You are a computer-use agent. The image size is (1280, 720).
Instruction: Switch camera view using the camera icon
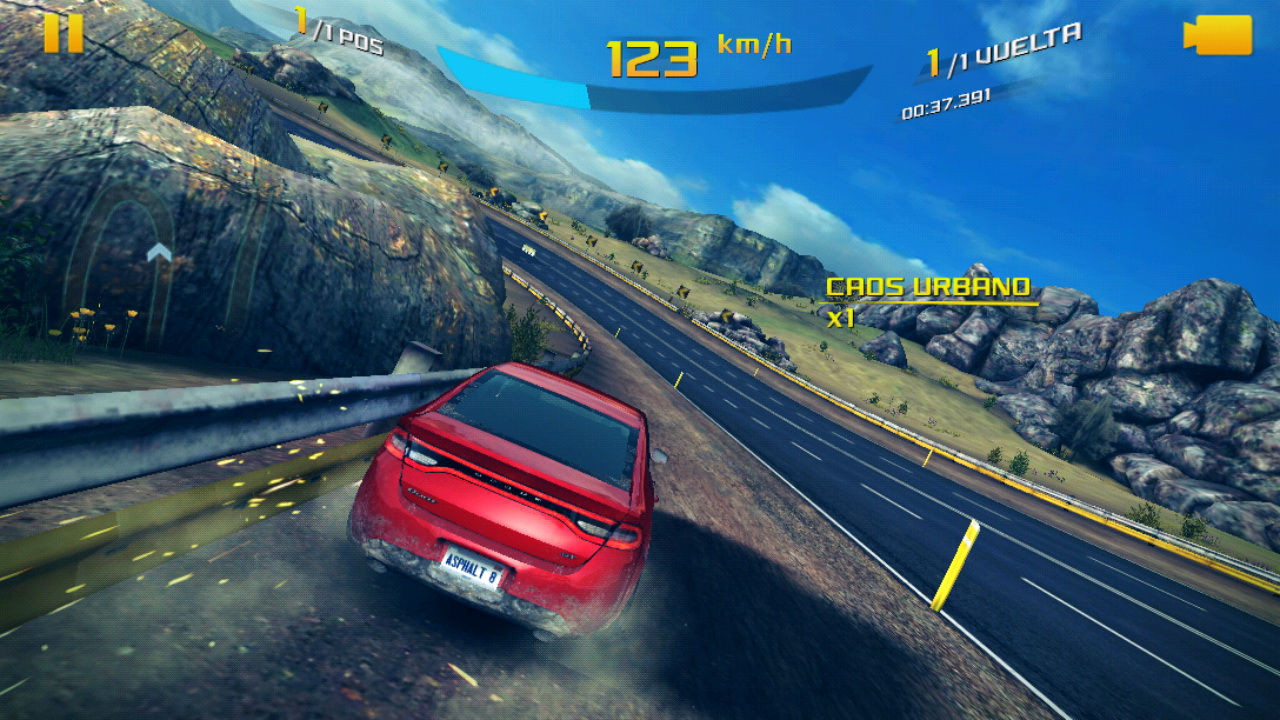1218,35
